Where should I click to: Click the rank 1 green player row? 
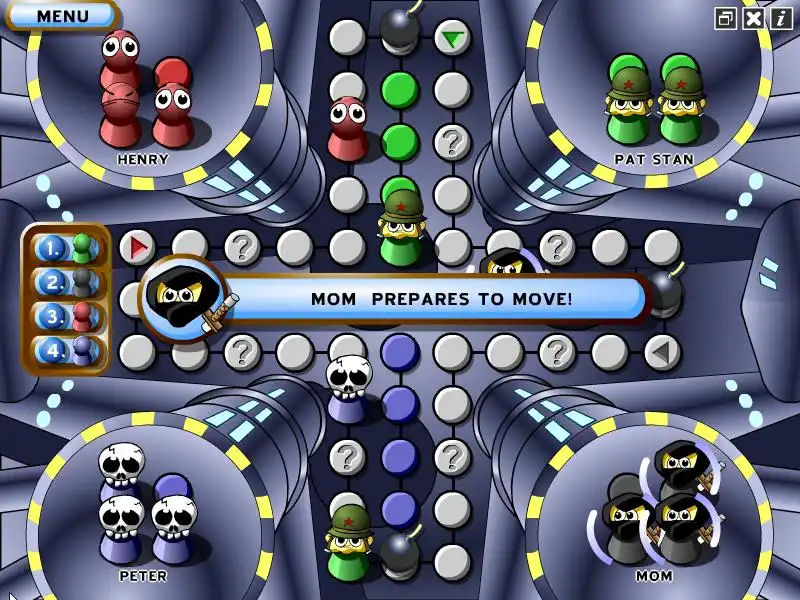coord(67,248)
